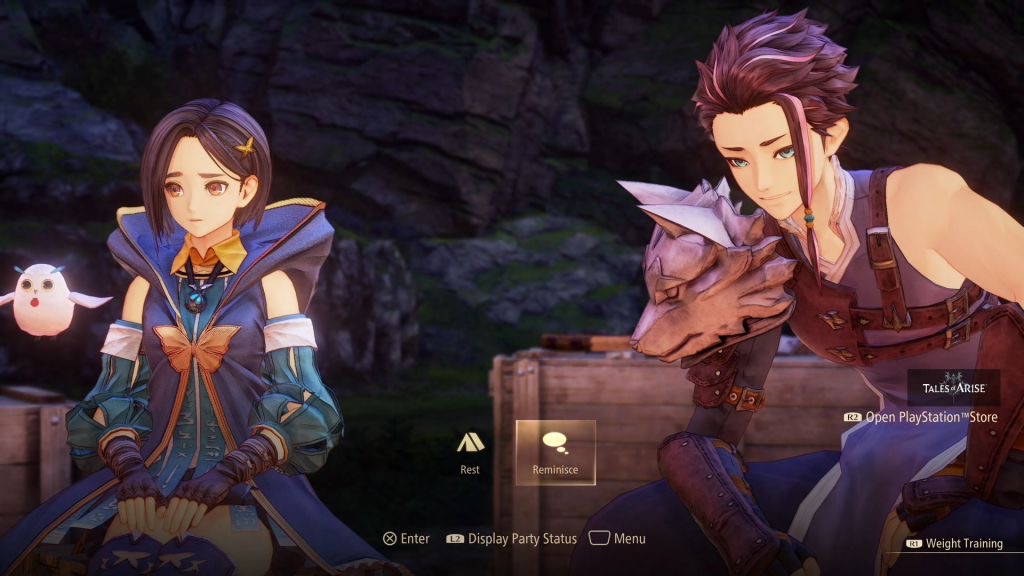Confirm with the Enter prompt
Image resolution: width=1024 pixels, height=576 pixels.
(406, 538)
